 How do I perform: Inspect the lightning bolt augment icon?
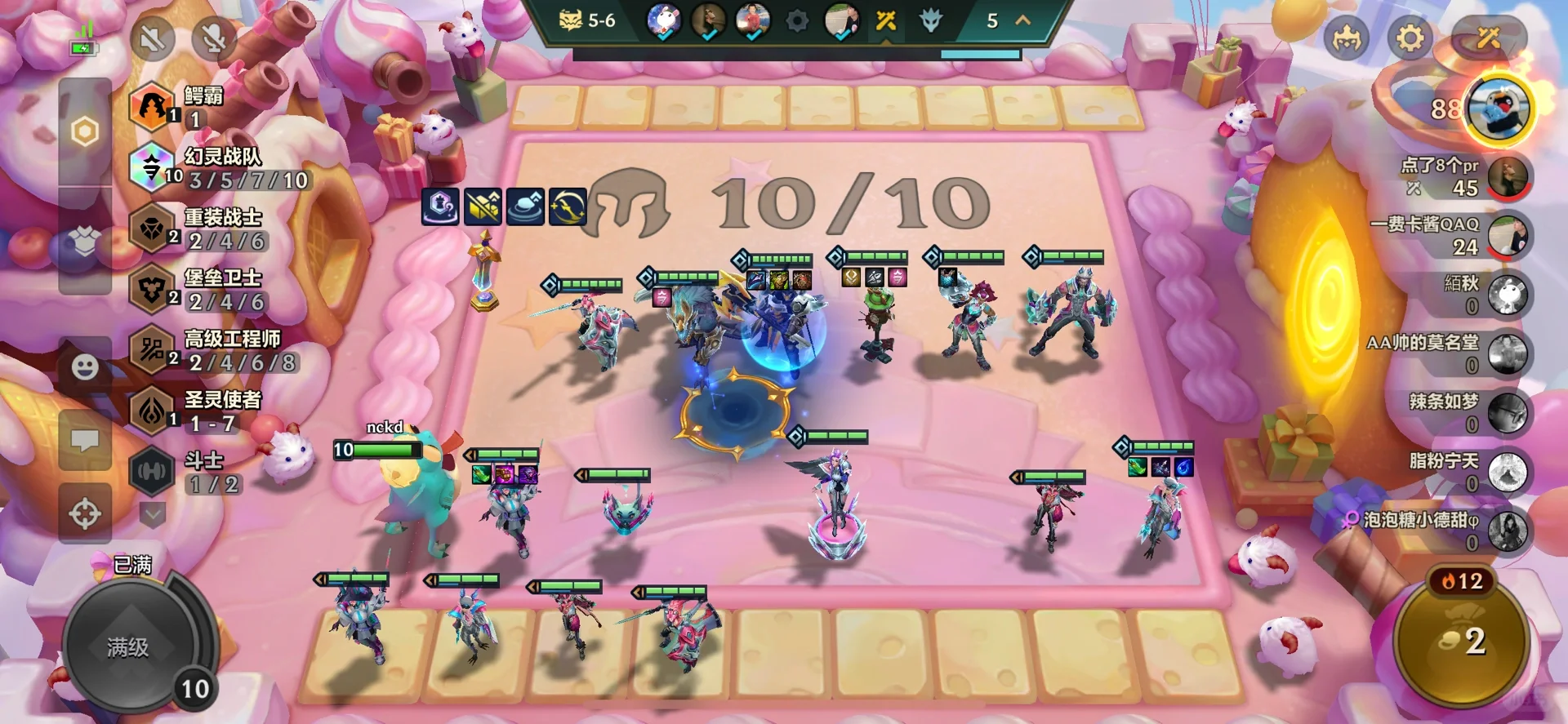pyautogui.click(x=568, y=207)
